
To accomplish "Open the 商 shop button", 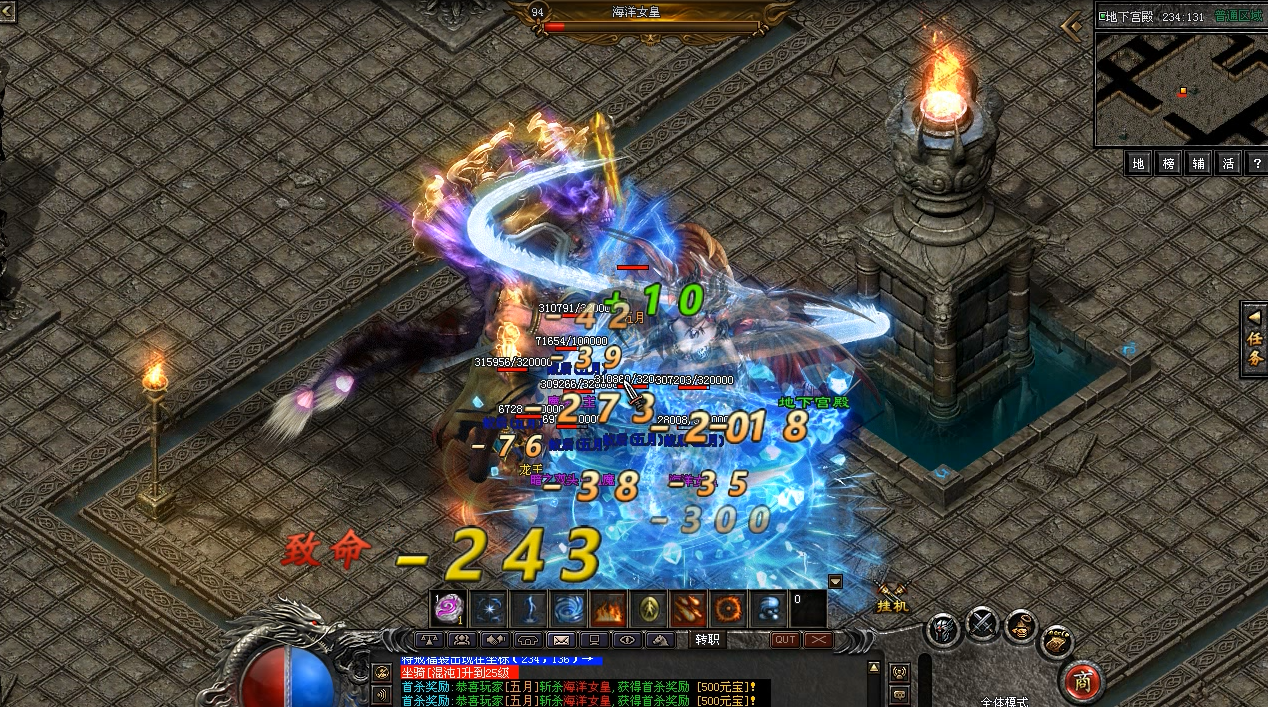I will coord(1082,680).
